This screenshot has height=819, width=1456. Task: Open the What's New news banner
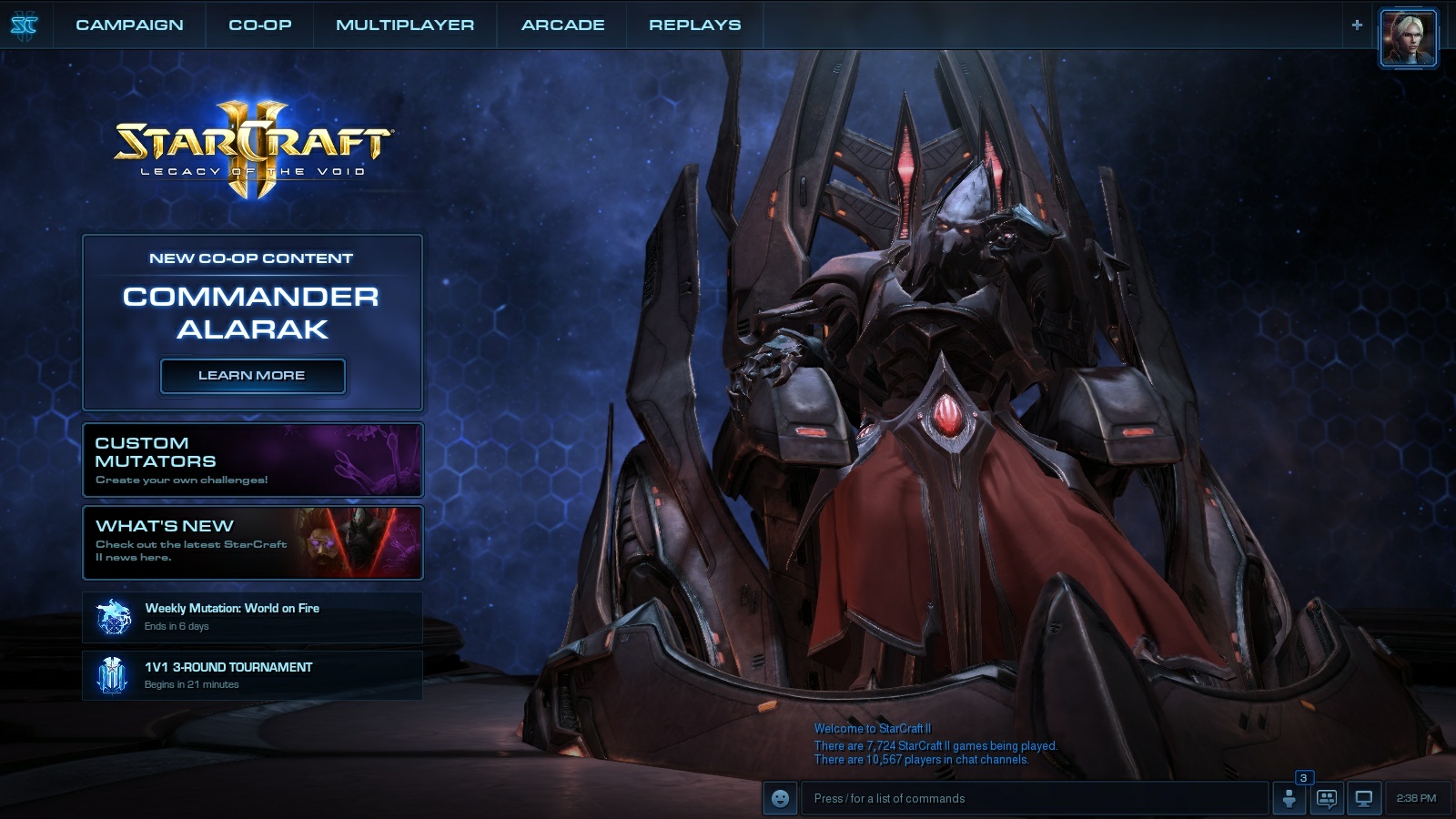pyautogui.click(x=252, y=542)
